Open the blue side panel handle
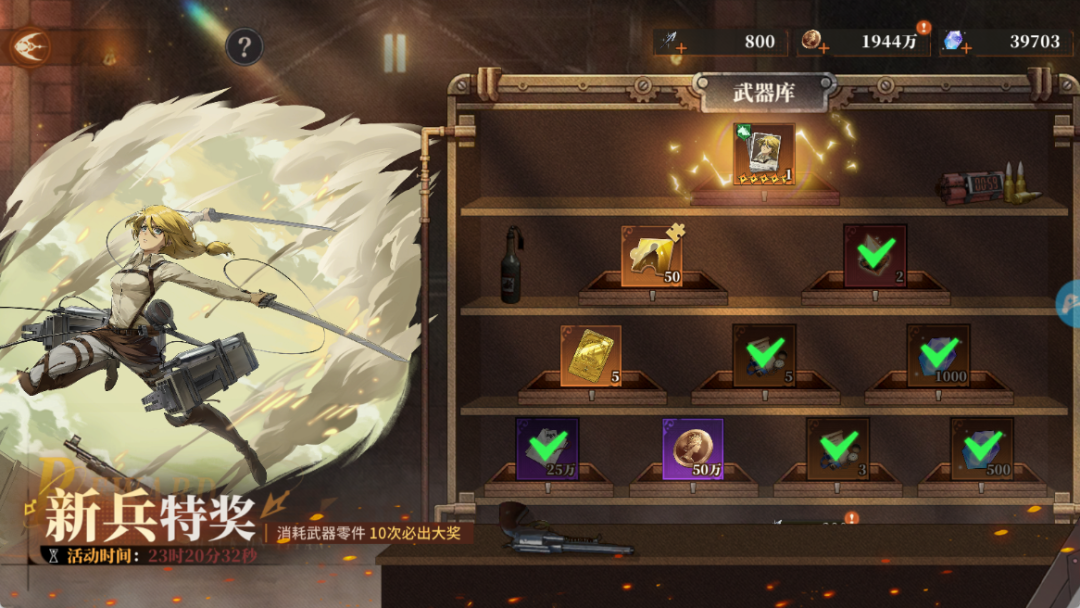Image resolution: width=1080 pixels, height=608 pixels. [x=1069, y=303]
